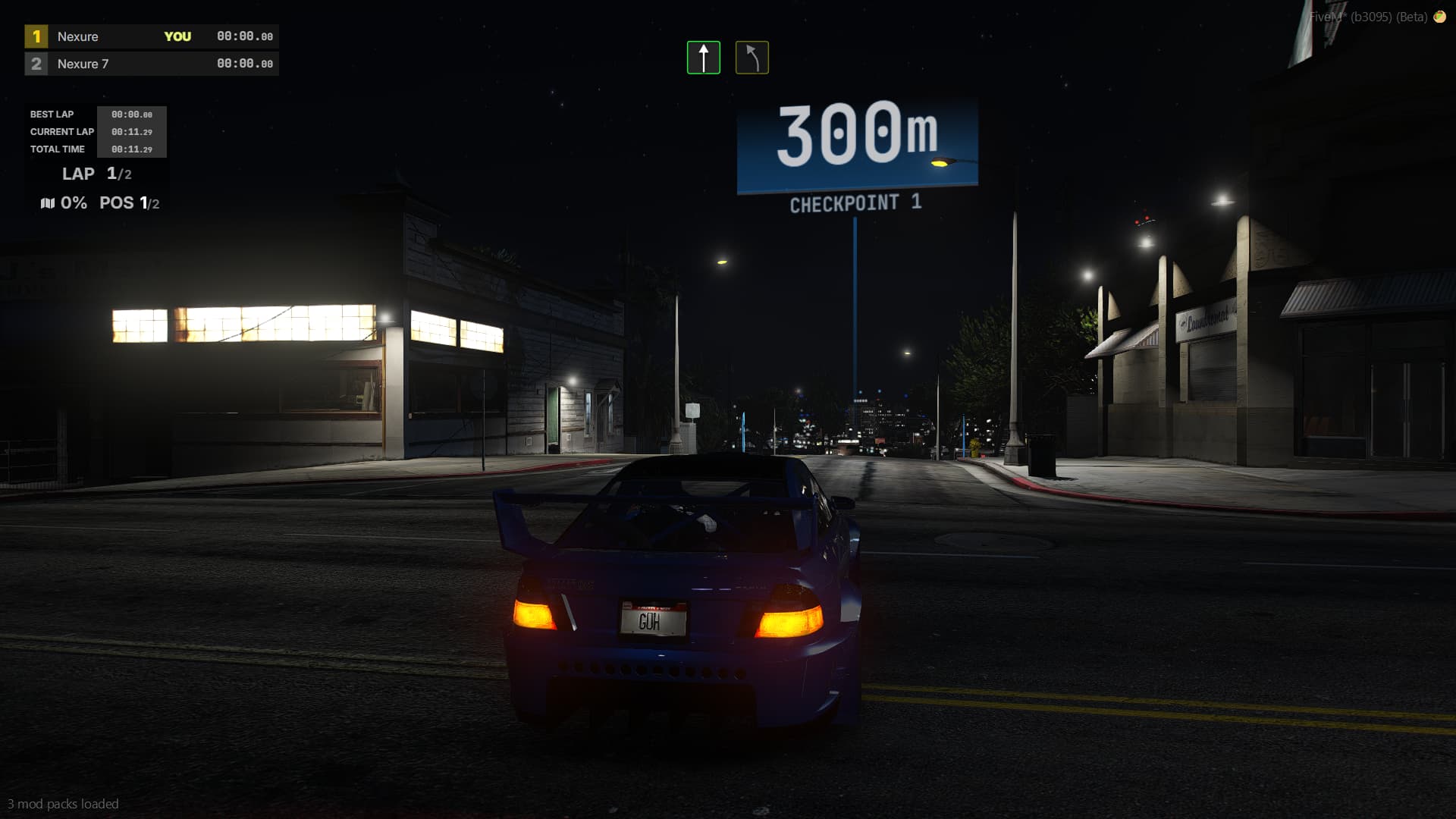
Task: Toggle the YOU marker on the leaderboard
Action: point(178,36)
